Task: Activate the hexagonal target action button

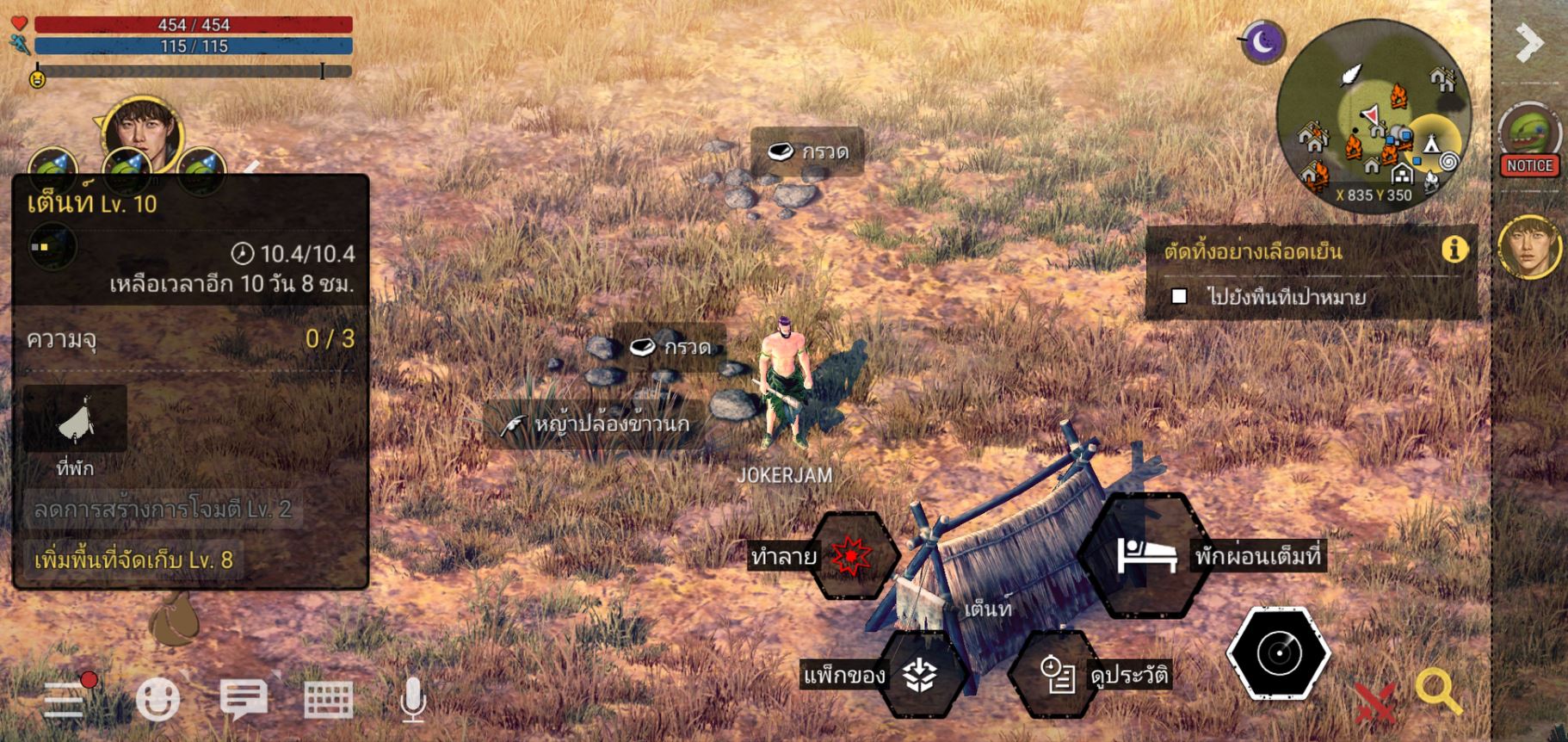Action: [x=1279, y=653]
